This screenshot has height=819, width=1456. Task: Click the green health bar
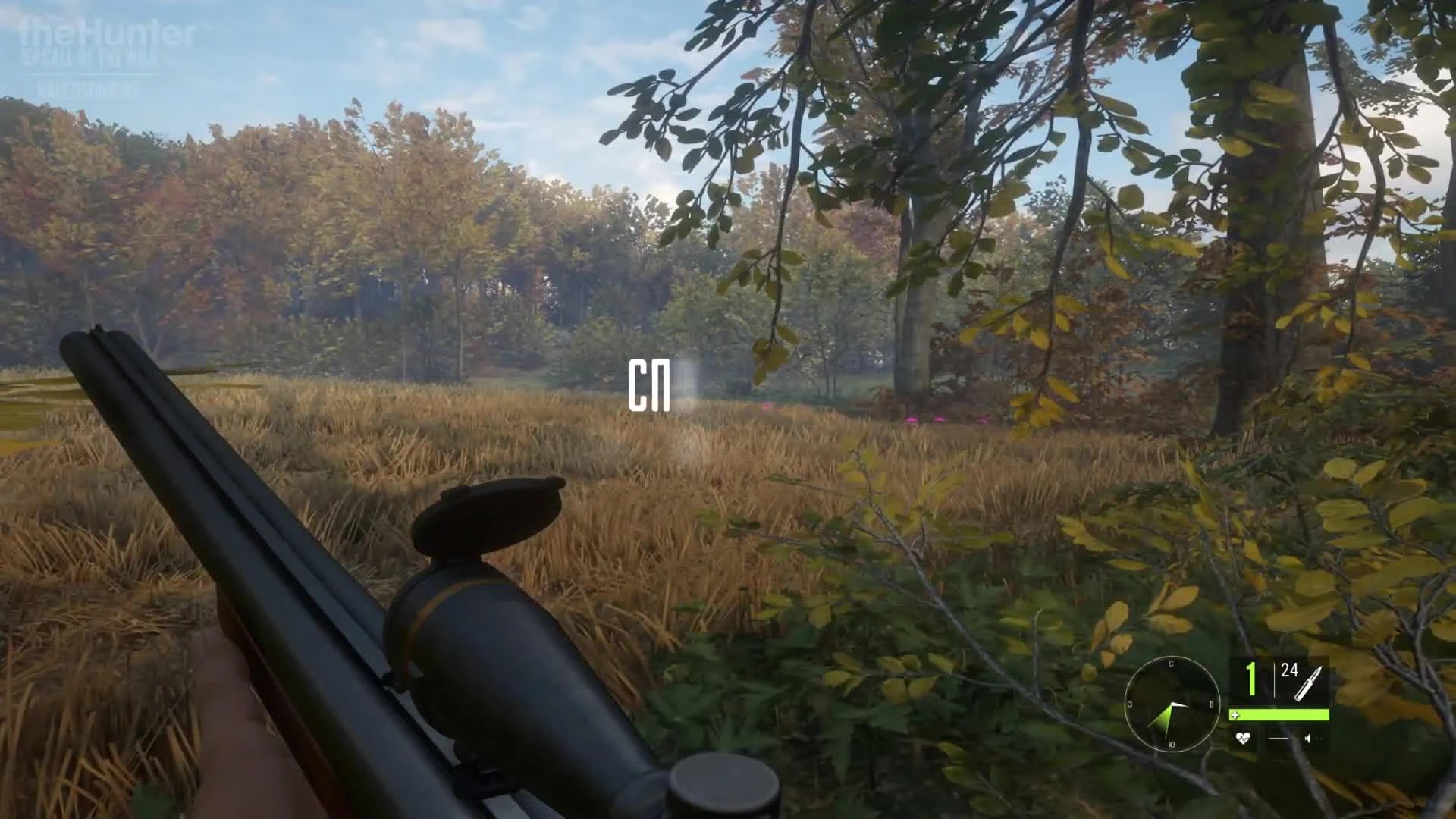(x=1282, y=715)
